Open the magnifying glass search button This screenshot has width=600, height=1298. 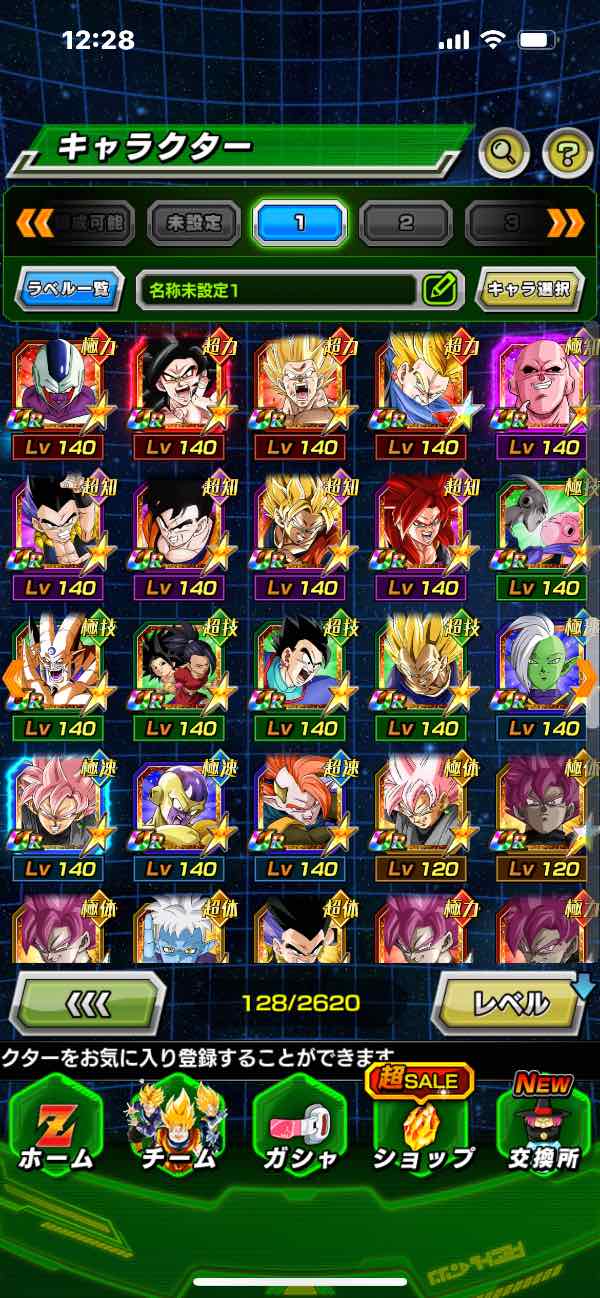click(504, 153)
